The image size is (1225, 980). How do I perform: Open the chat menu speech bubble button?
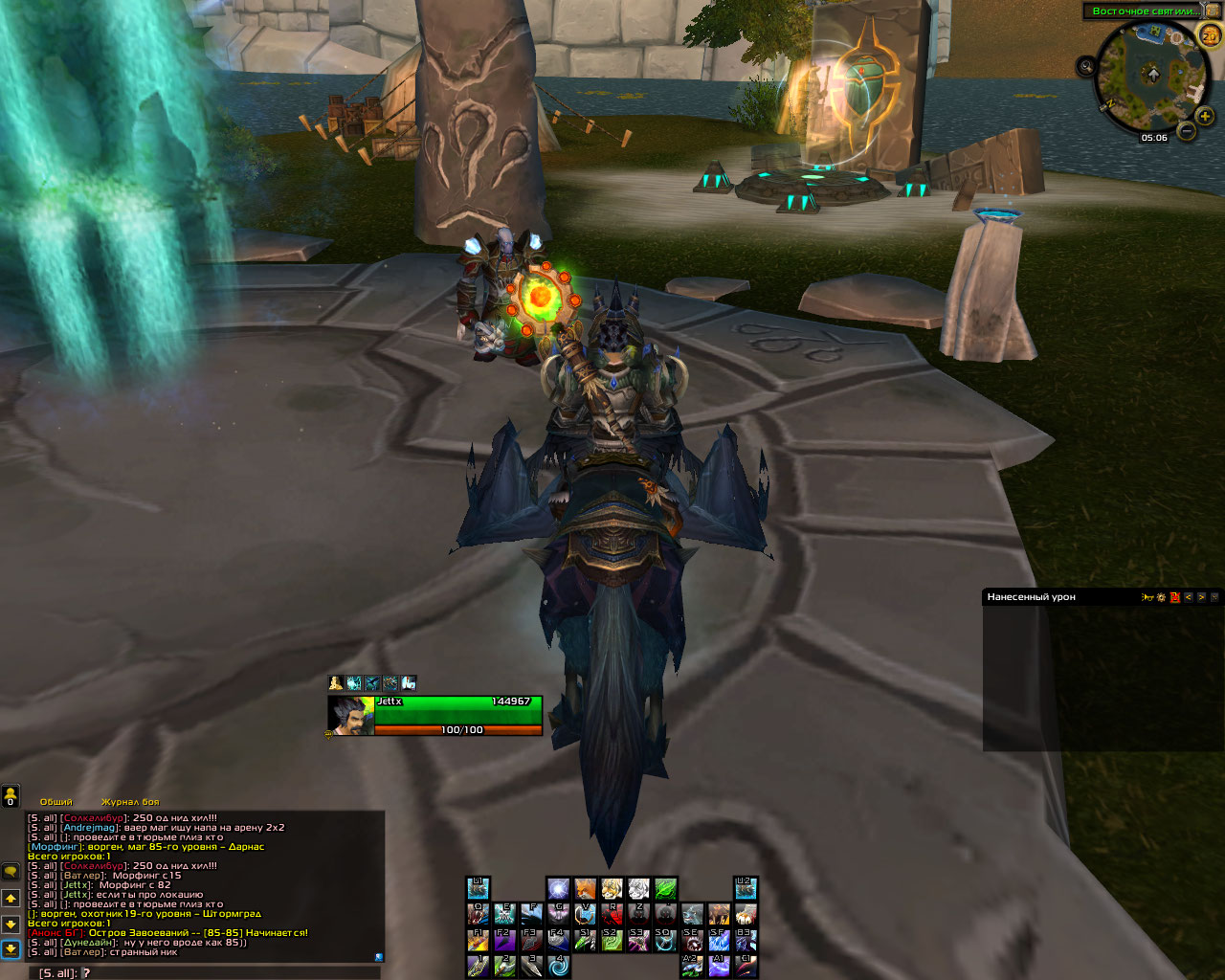point(11,872)
